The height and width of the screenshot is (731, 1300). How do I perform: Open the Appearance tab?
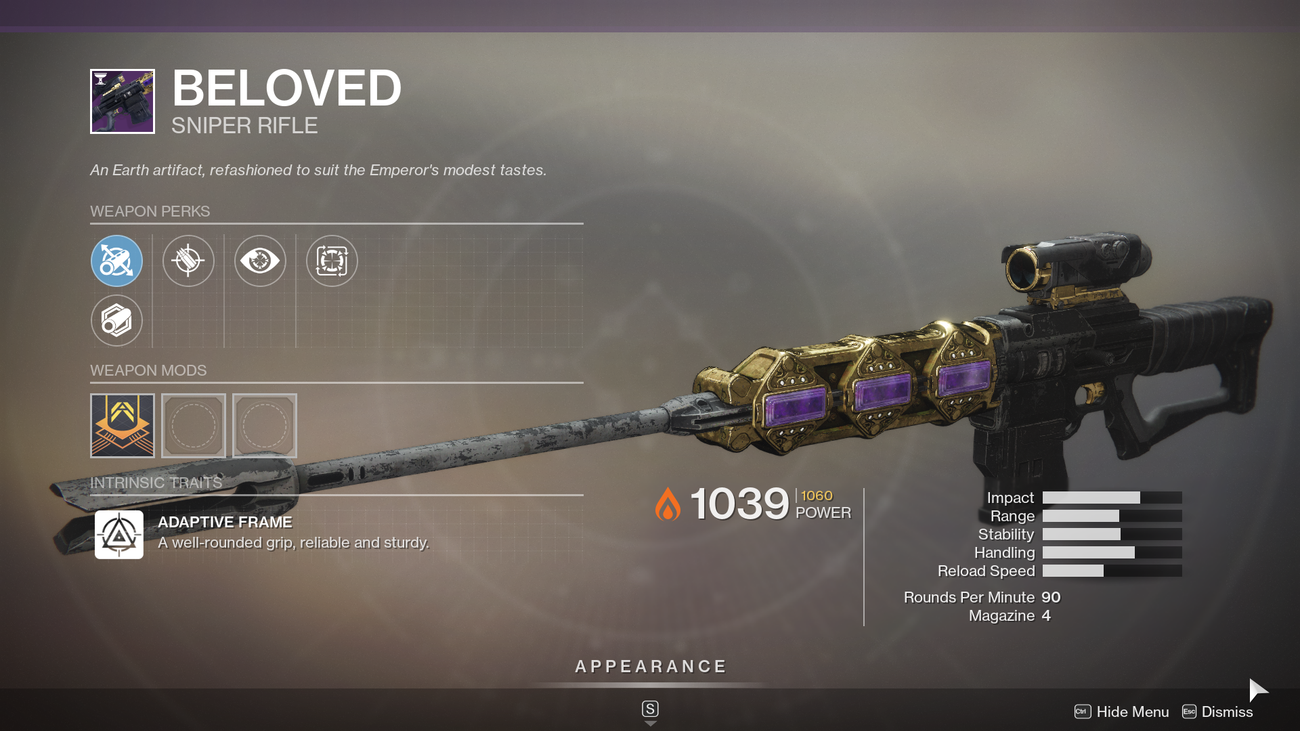pos(649,665)
